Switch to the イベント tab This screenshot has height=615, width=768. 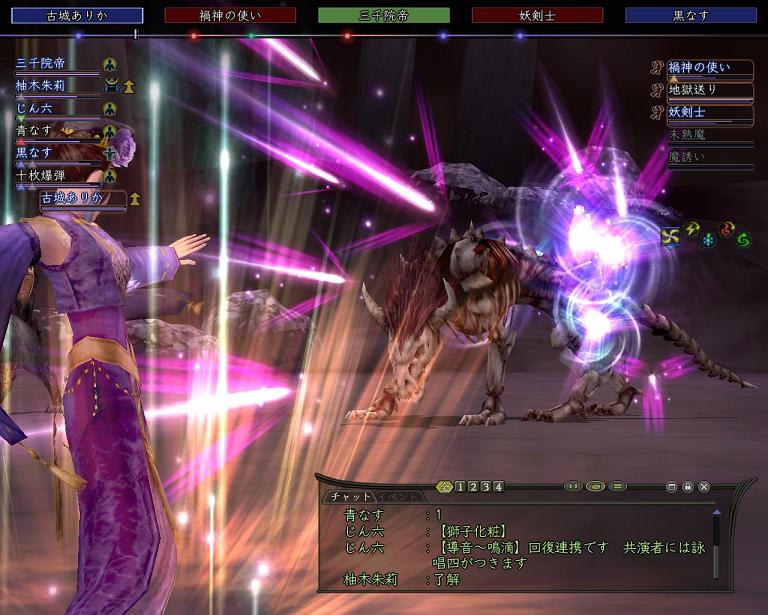(x=393, y=497)
